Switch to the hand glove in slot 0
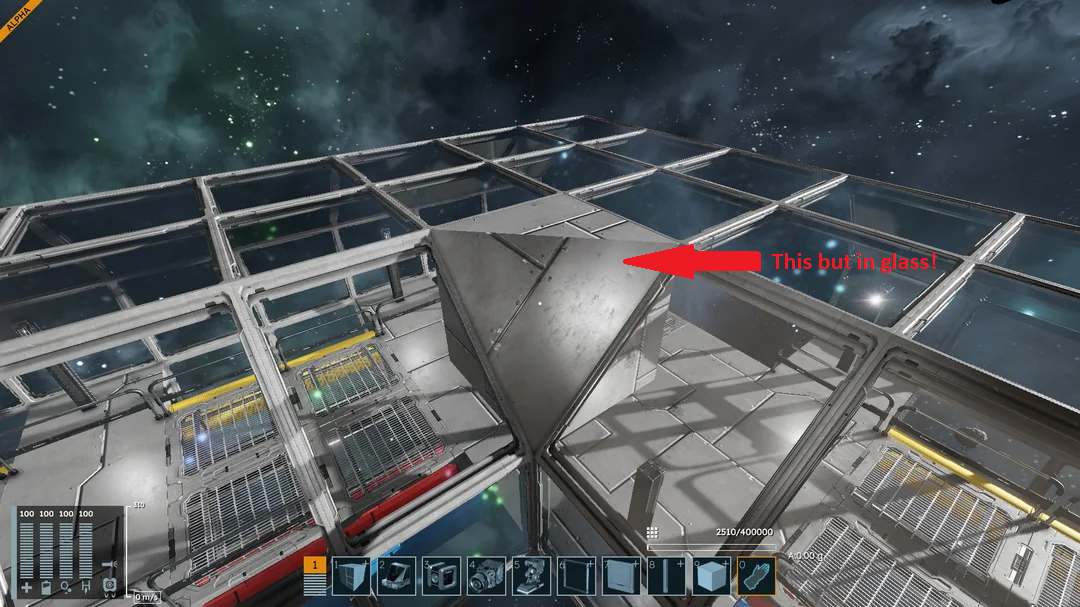The width and height of the screenshot is (1080, 607). click(x=756, y=577)
